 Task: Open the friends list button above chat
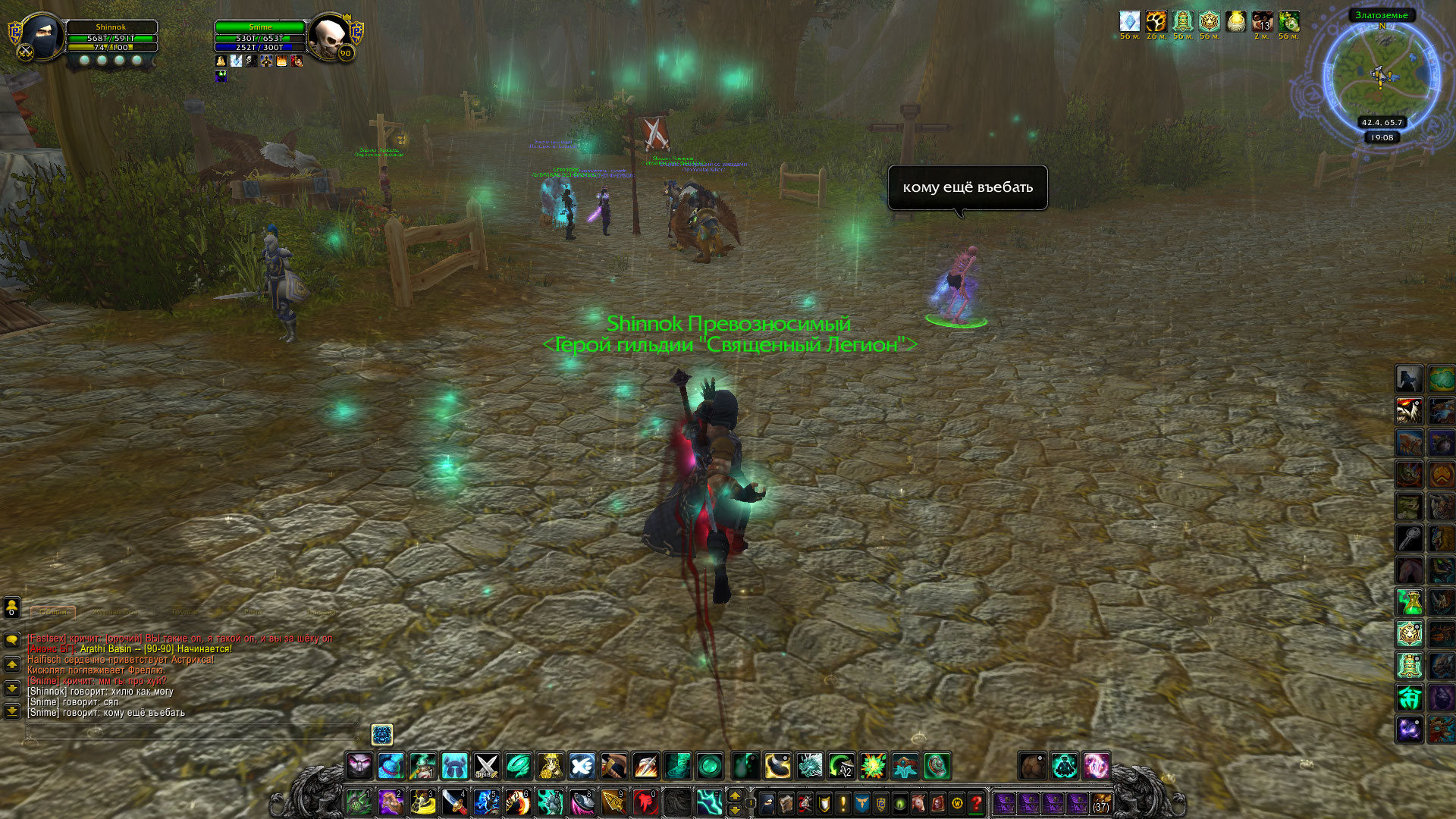(x=12, y=607)
